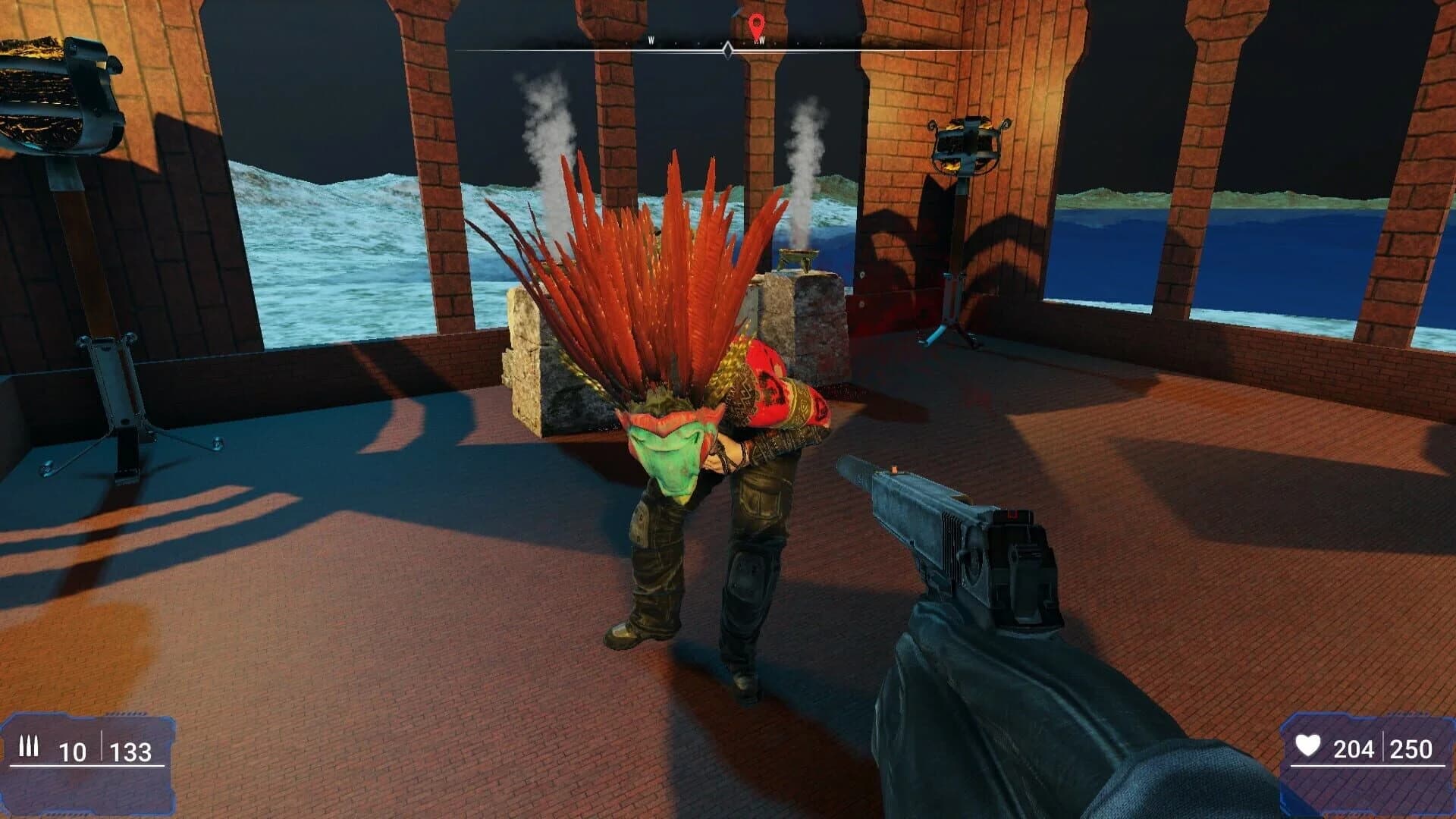Select the ammo counter showing 10

point(72,749)
